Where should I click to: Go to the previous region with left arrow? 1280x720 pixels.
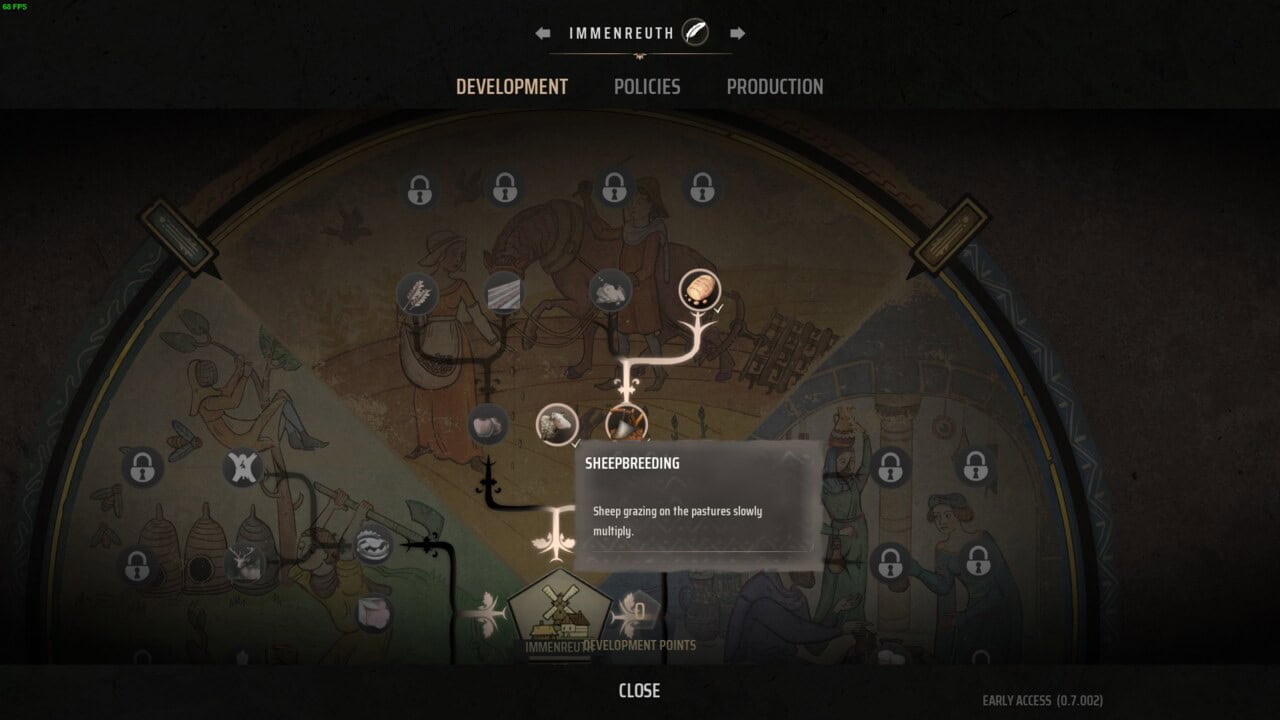click(x=543, y=33)
